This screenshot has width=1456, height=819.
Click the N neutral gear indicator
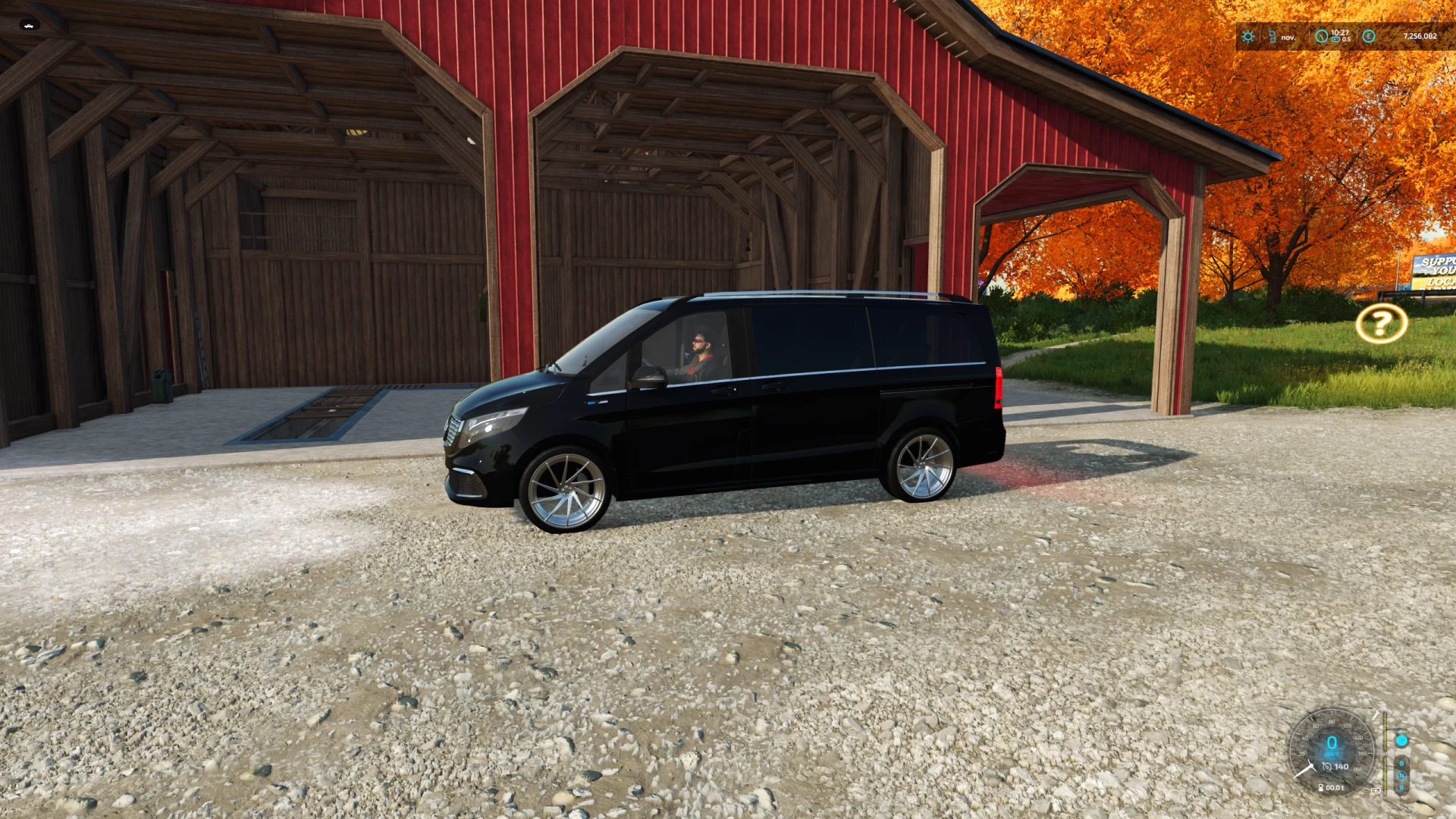(x=1401, y=775)
